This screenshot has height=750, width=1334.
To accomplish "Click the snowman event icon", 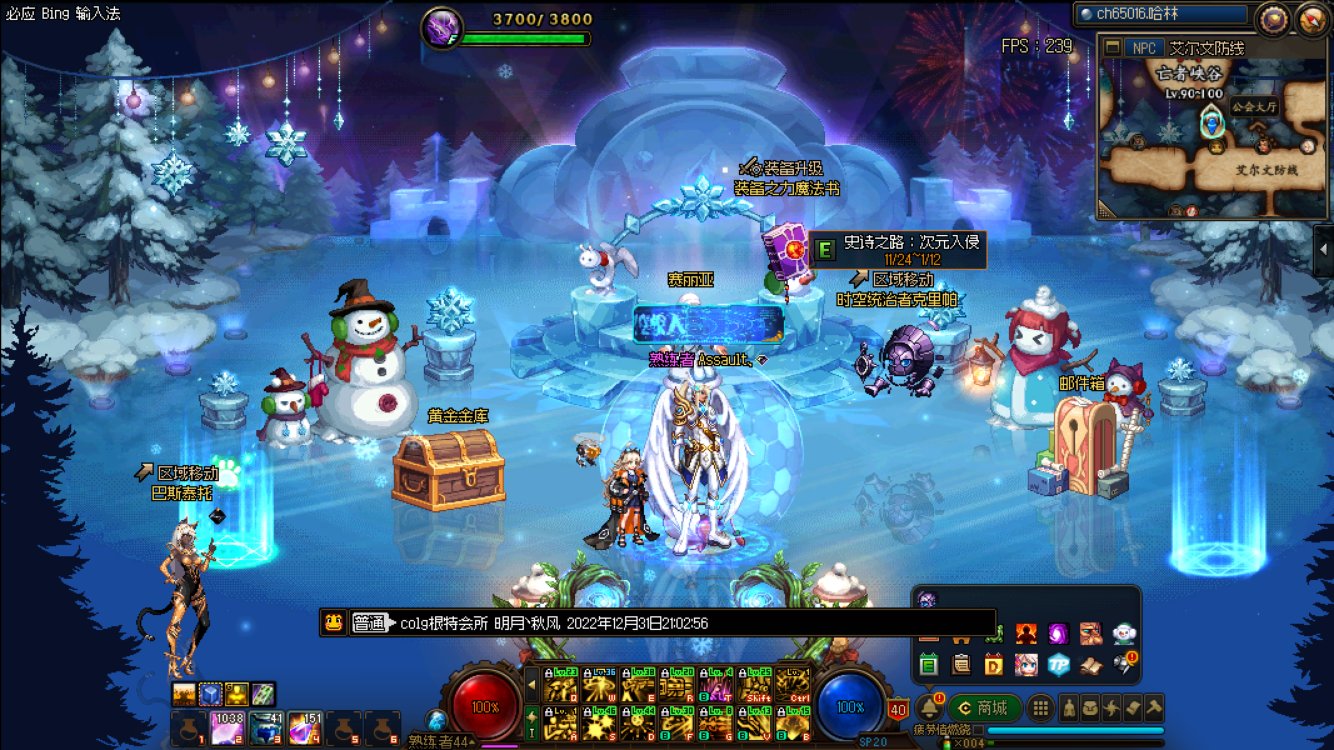I will pos(1124,633).
